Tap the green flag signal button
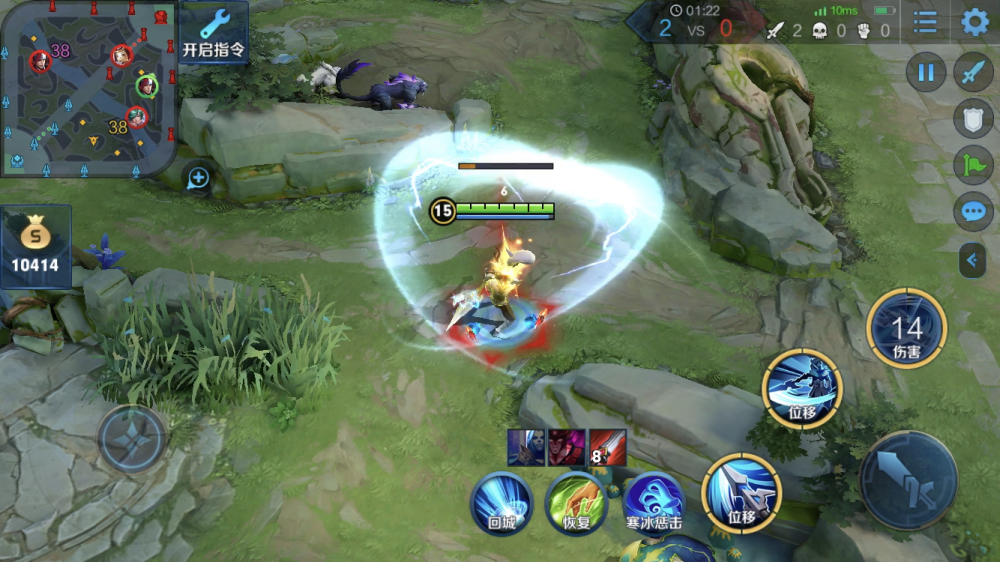Screen dimensions: 1000x562 click(x=973, y=165)
